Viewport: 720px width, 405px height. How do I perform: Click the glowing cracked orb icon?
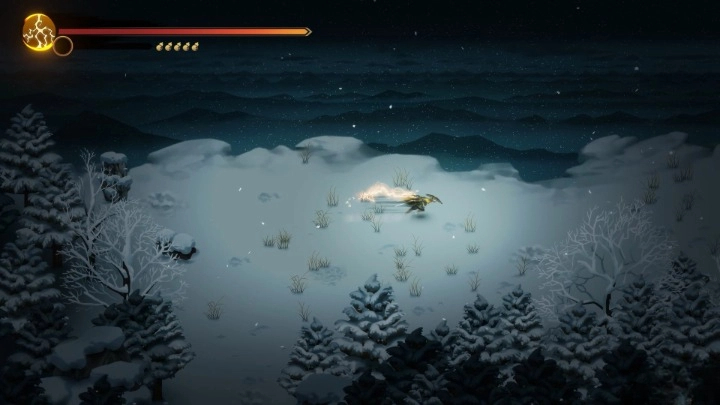click(39, 30)
